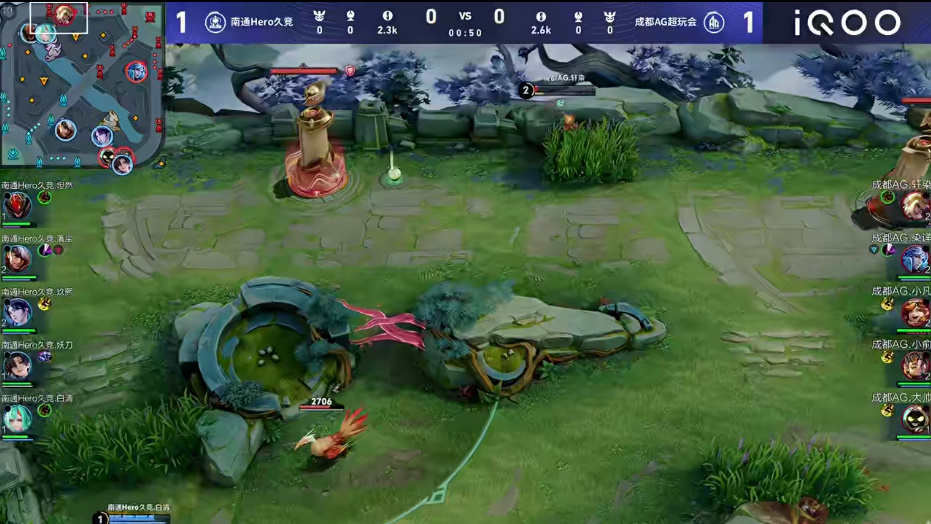The image size is (931, 524).
Task: Click the iQOO sponsor logo
Action: tap(847, 22)
